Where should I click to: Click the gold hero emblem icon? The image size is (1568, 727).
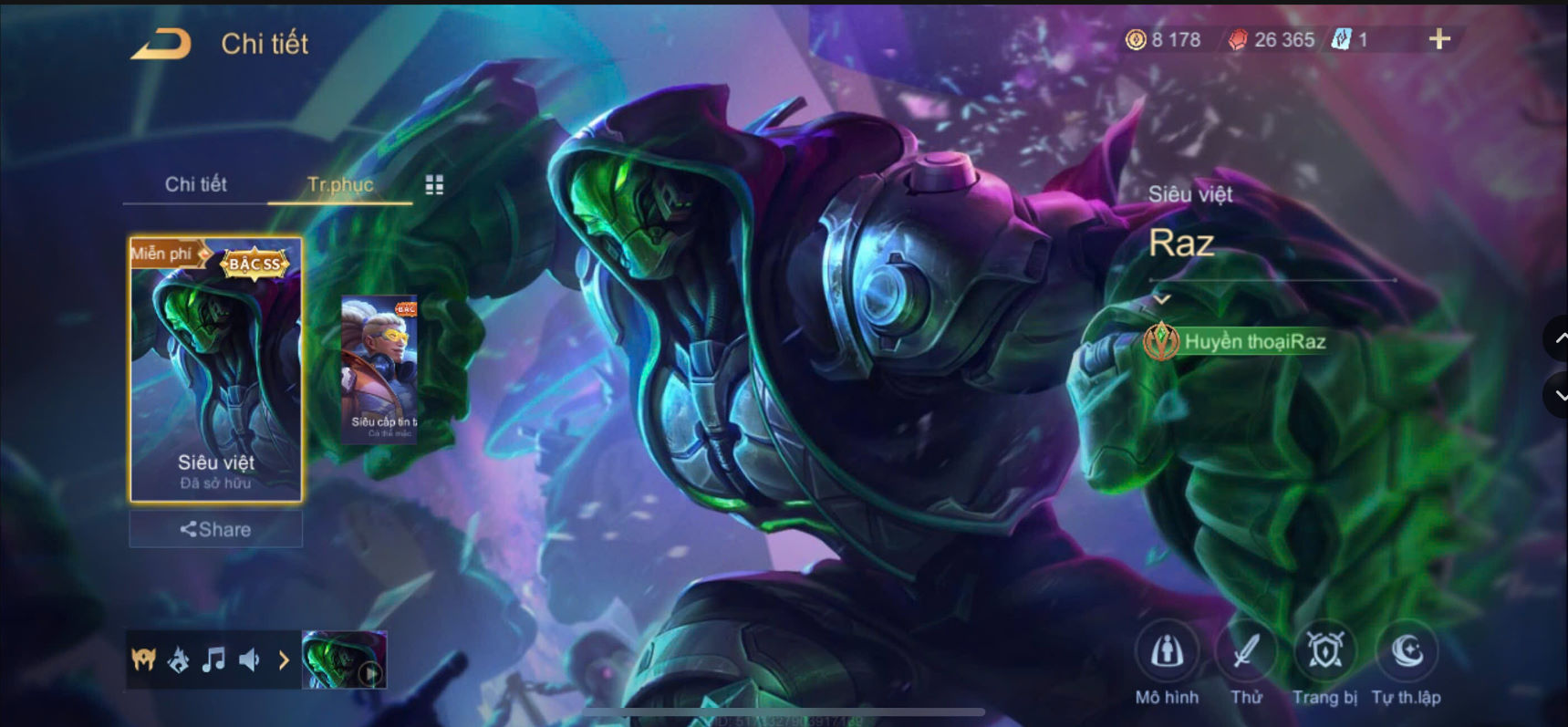coord(144,659)
